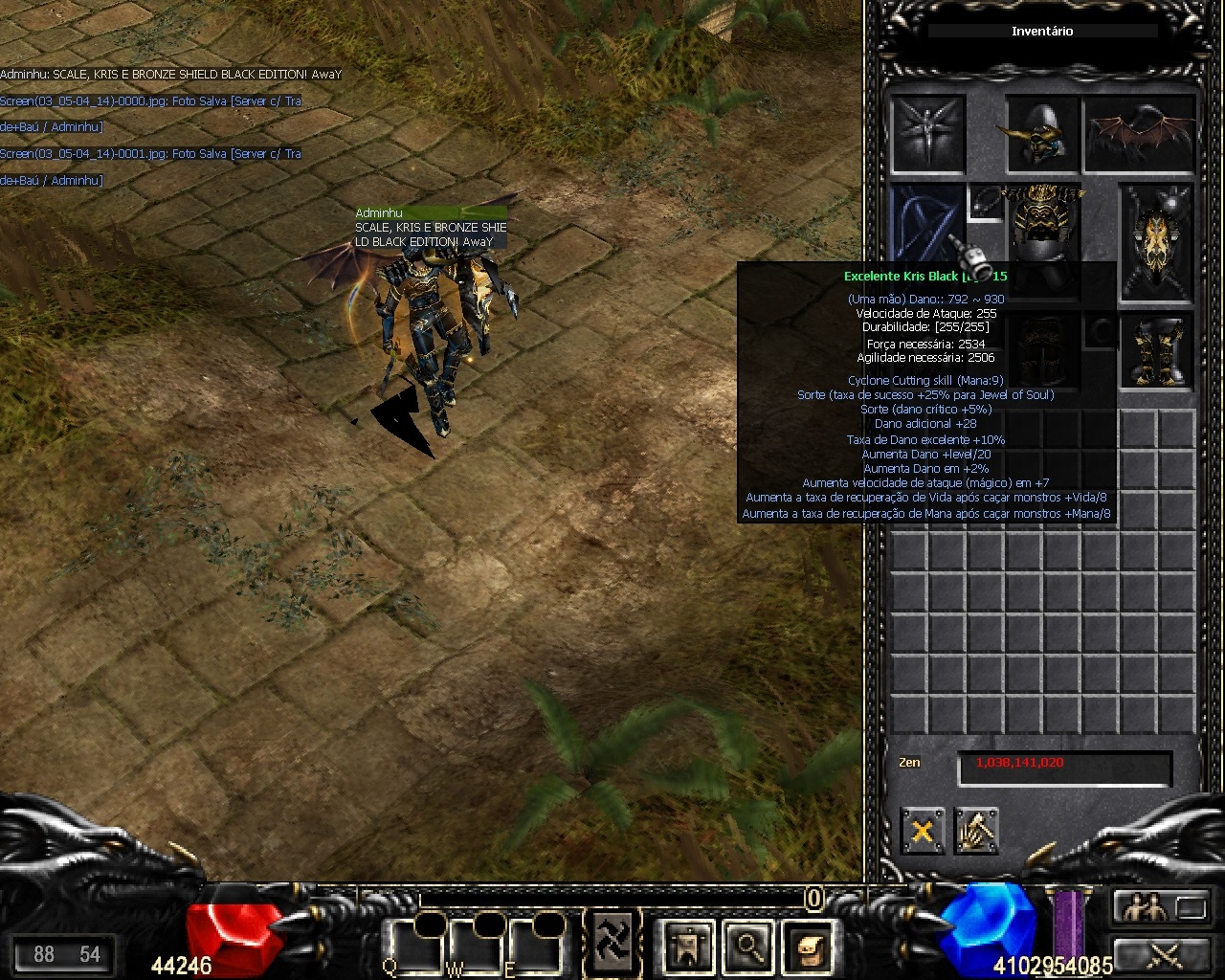The width and height of the screenshot is (1225, 980).
Task: Click the hammer repair button in inventory
Action: 976,831
